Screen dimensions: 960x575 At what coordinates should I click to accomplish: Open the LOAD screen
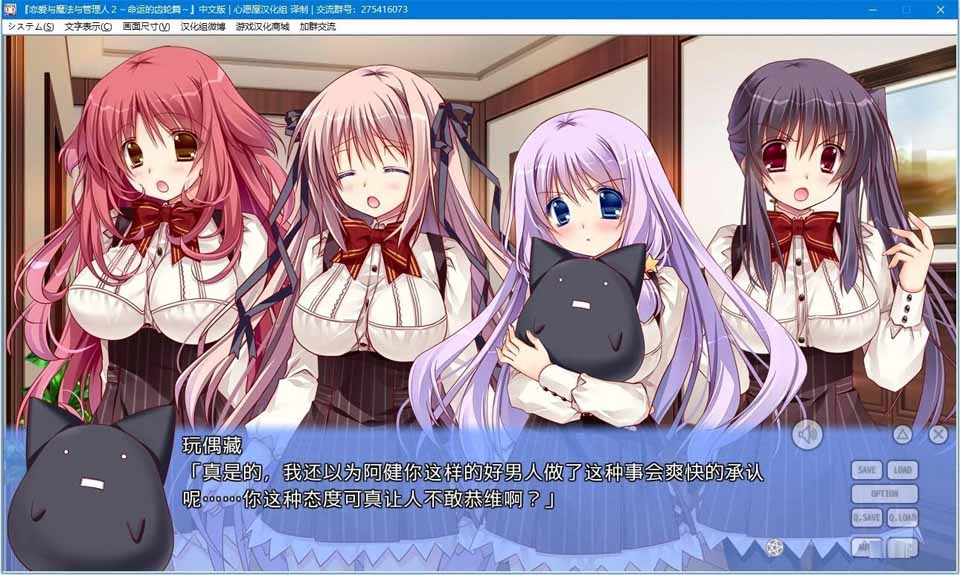pyautogui.click(x=902, y=470)
